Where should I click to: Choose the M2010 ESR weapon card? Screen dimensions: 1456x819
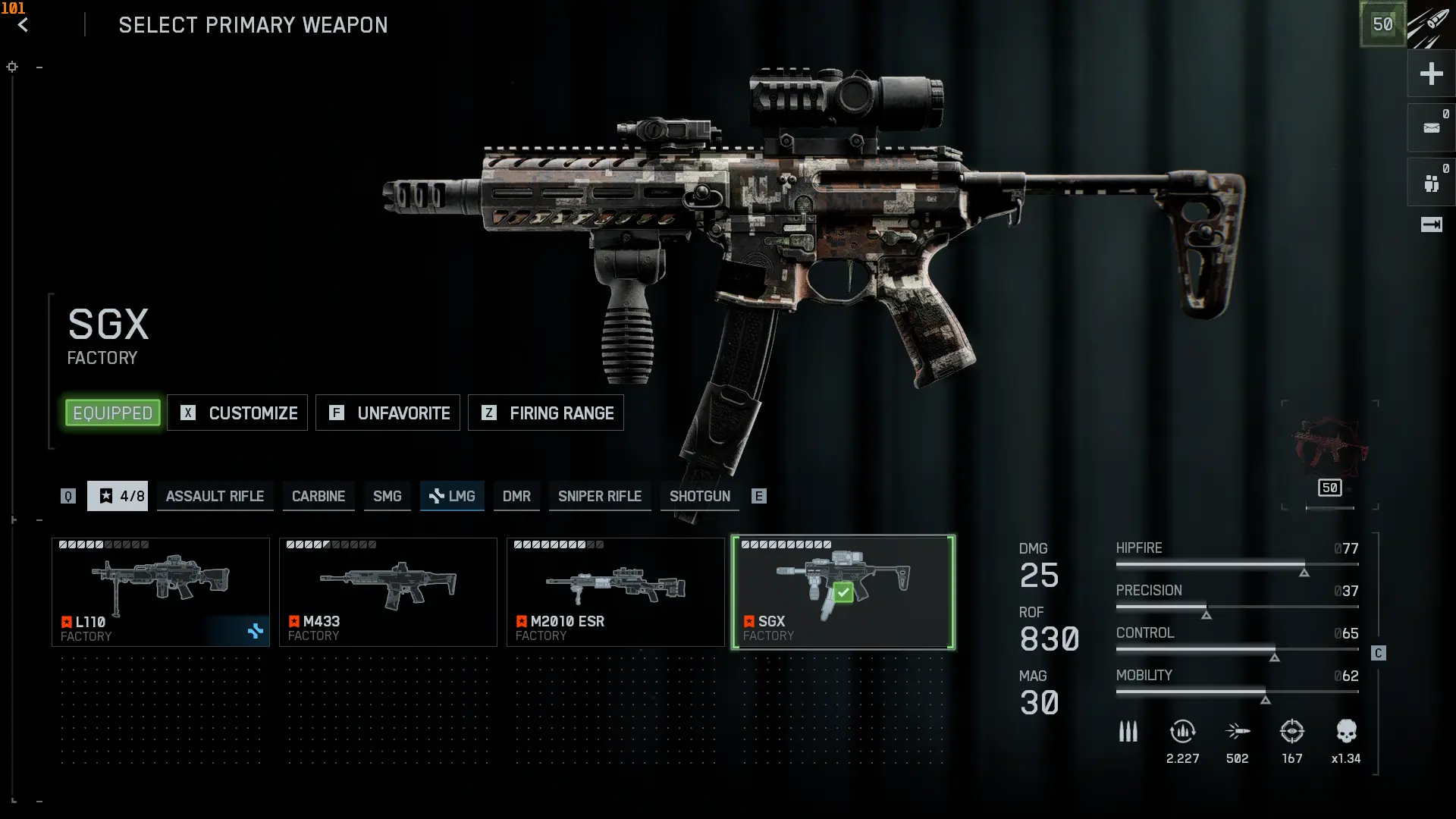coord(616,592)
